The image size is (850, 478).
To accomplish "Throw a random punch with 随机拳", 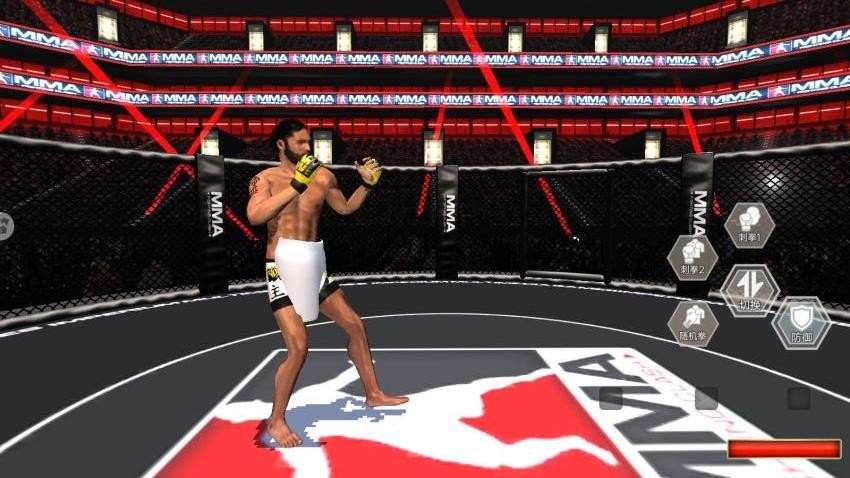I will click(693, 323).
